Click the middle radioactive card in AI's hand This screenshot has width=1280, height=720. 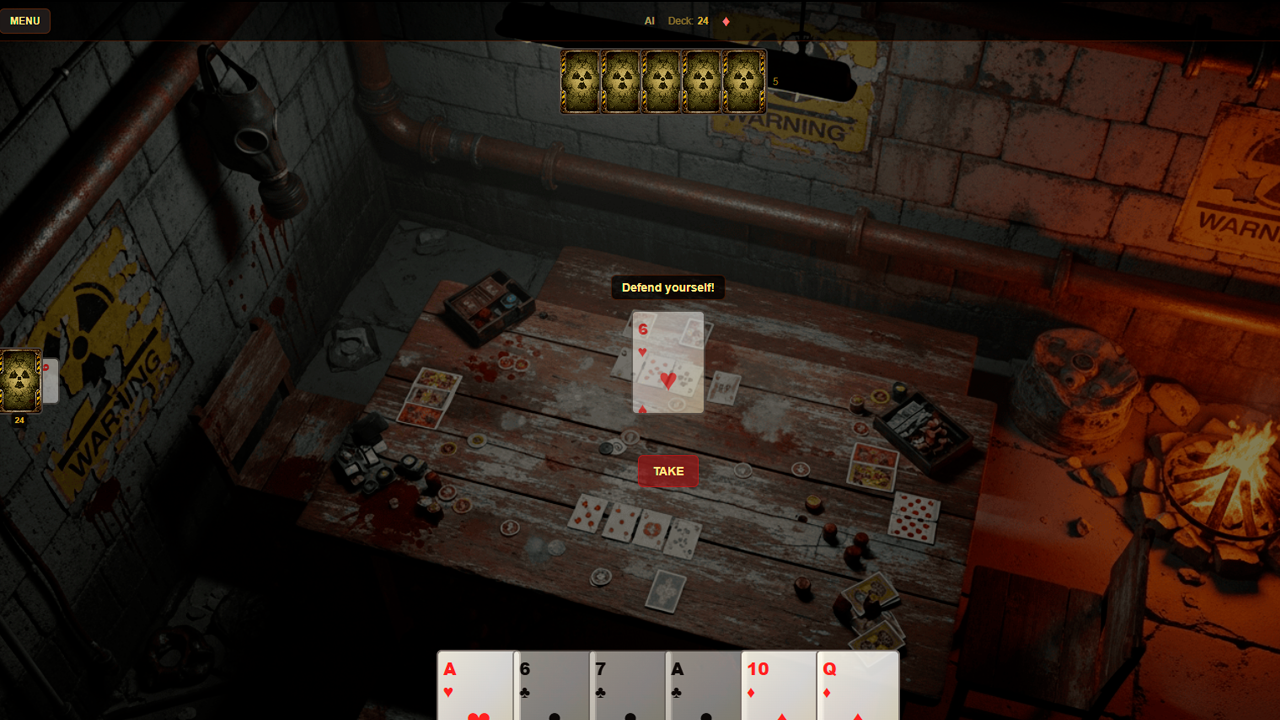click(x=661, y=80)
